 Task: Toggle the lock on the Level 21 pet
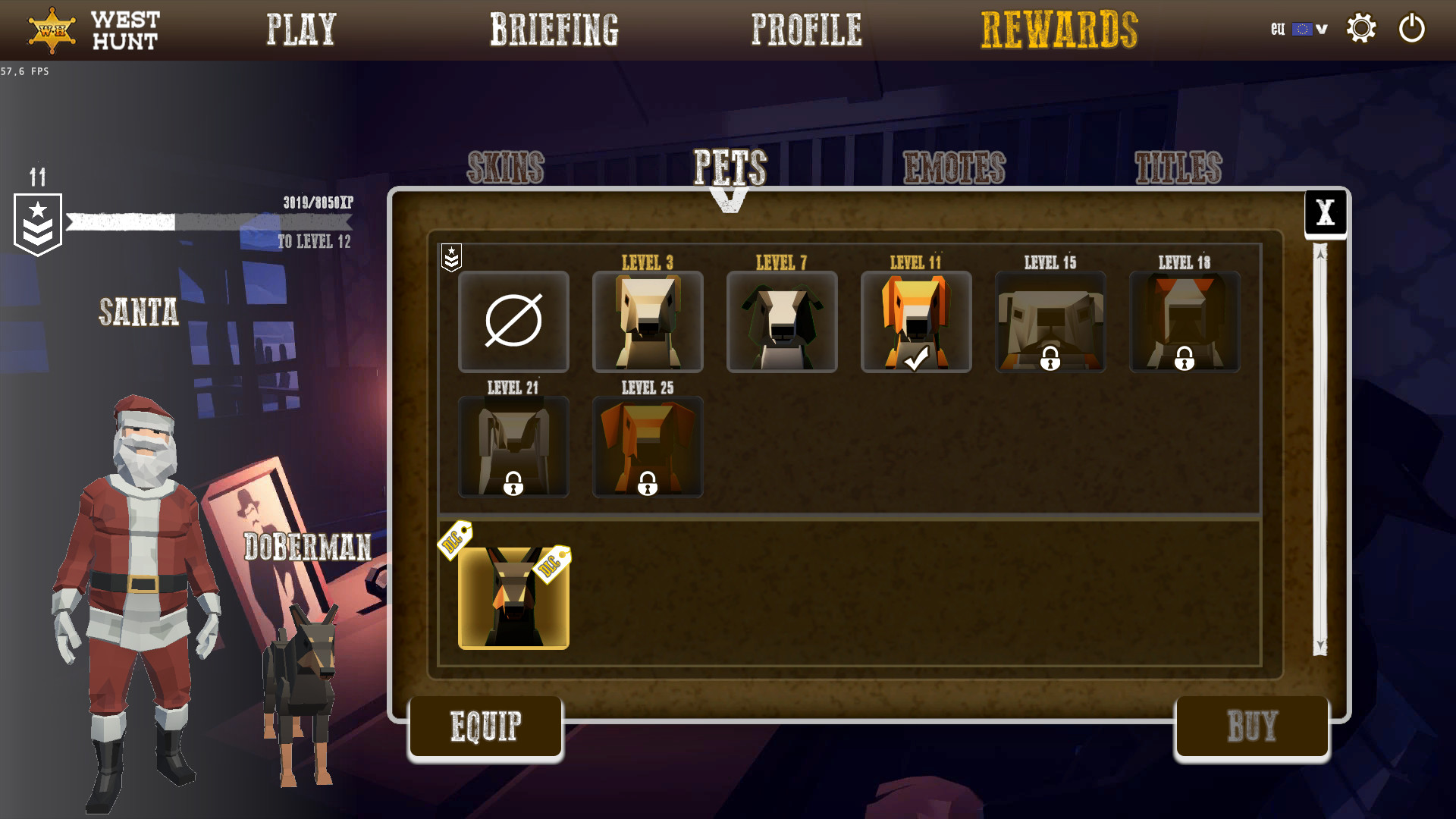(x=513, y=482)
